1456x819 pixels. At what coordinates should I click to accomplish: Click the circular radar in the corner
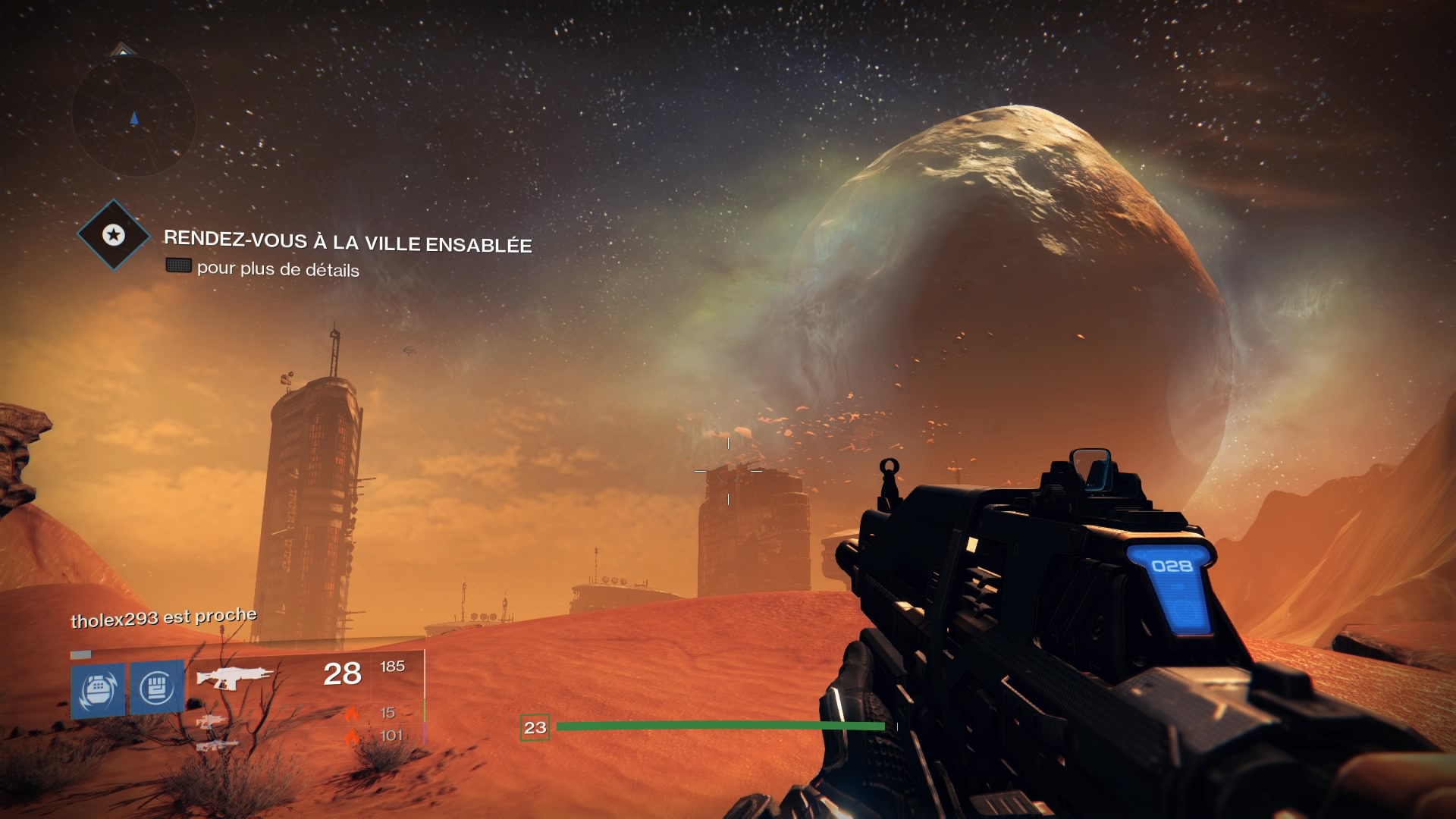click(134, 116)
